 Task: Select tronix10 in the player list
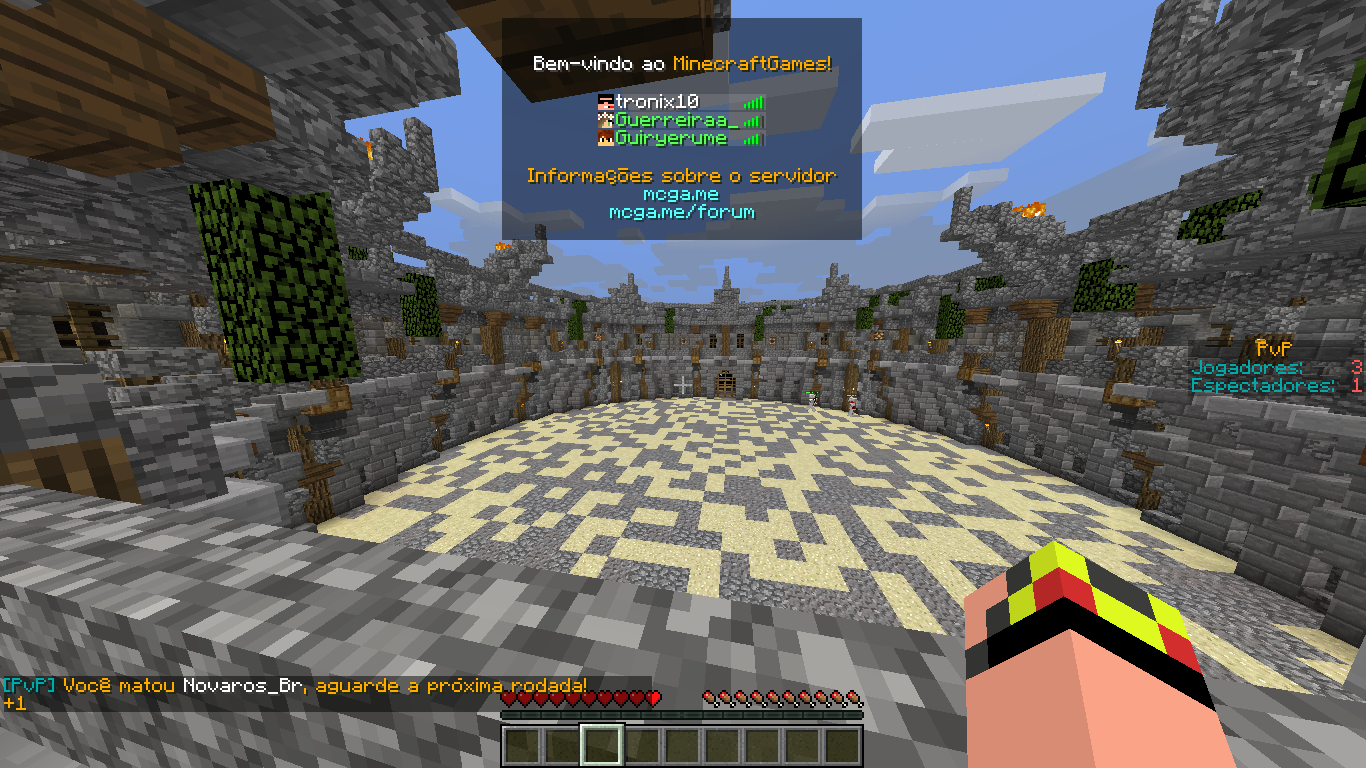(x=657, y=102)
